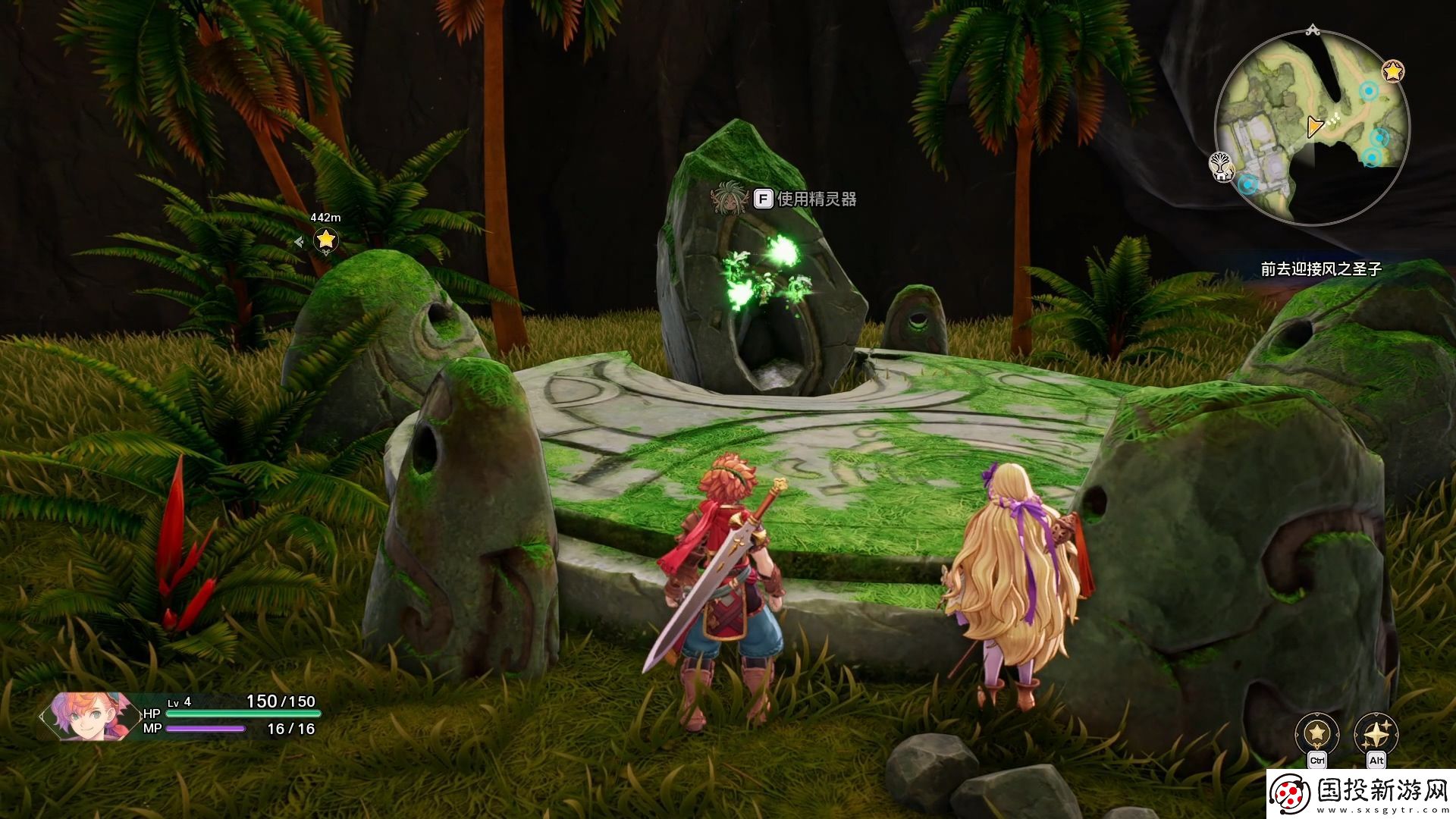Select the hero portrait beside the HP bar
Viewport: 1456px width, 819px height.
[x=83, y=716]
